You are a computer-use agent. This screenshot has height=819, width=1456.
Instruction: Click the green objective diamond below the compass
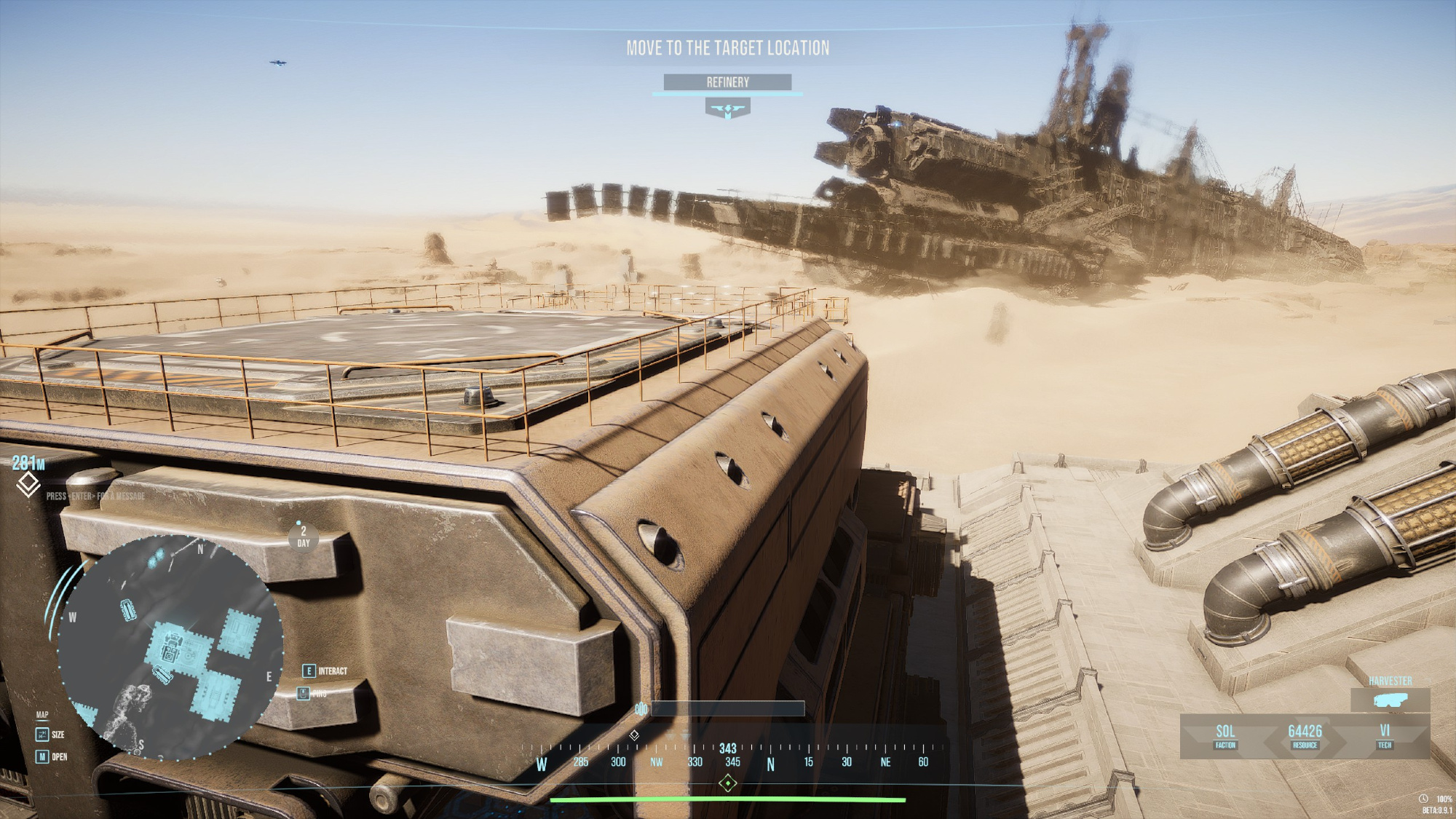pos(727,783)
